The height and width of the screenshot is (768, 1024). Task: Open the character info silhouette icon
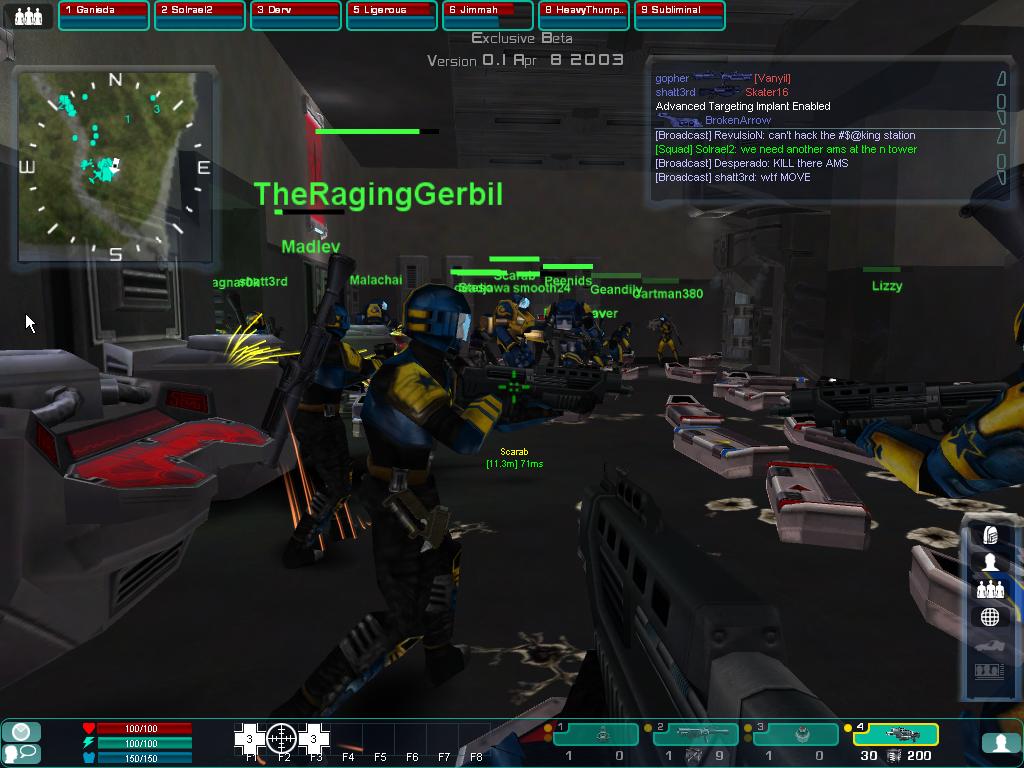[990, 562]
